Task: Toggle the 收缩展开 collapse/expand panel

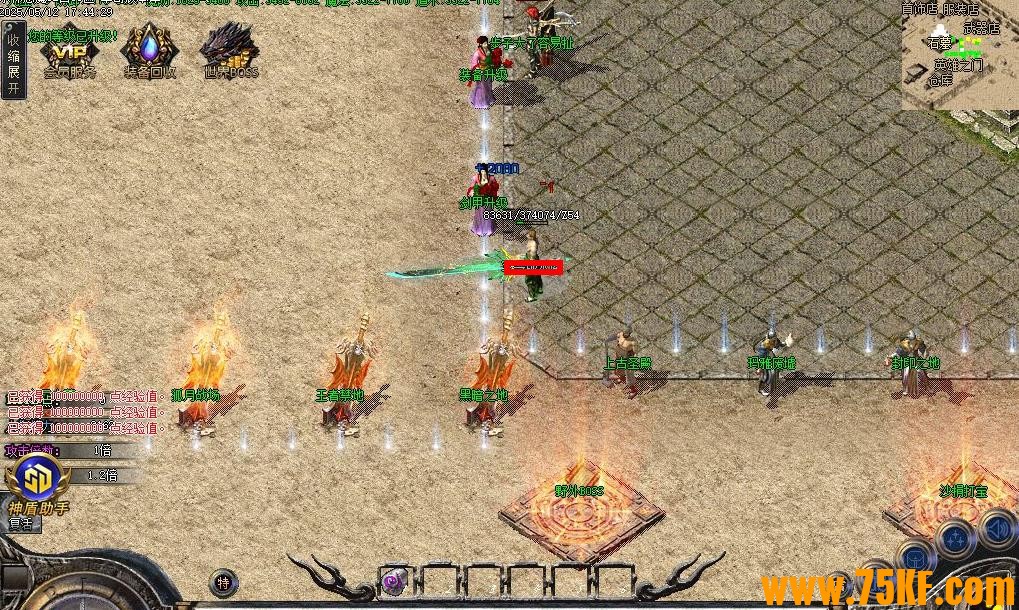Action: point(13,62)
